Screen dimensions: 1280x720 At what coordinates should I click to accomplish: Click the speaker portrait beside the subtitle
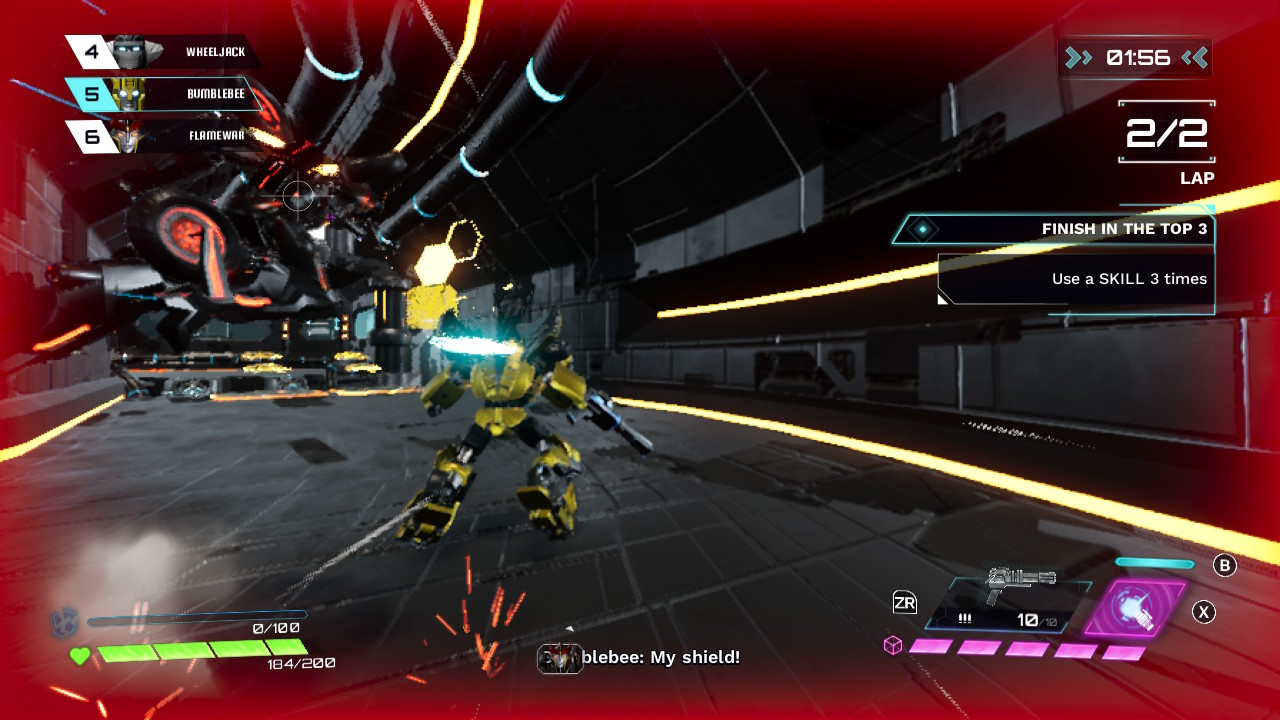[x=560, y=658]
